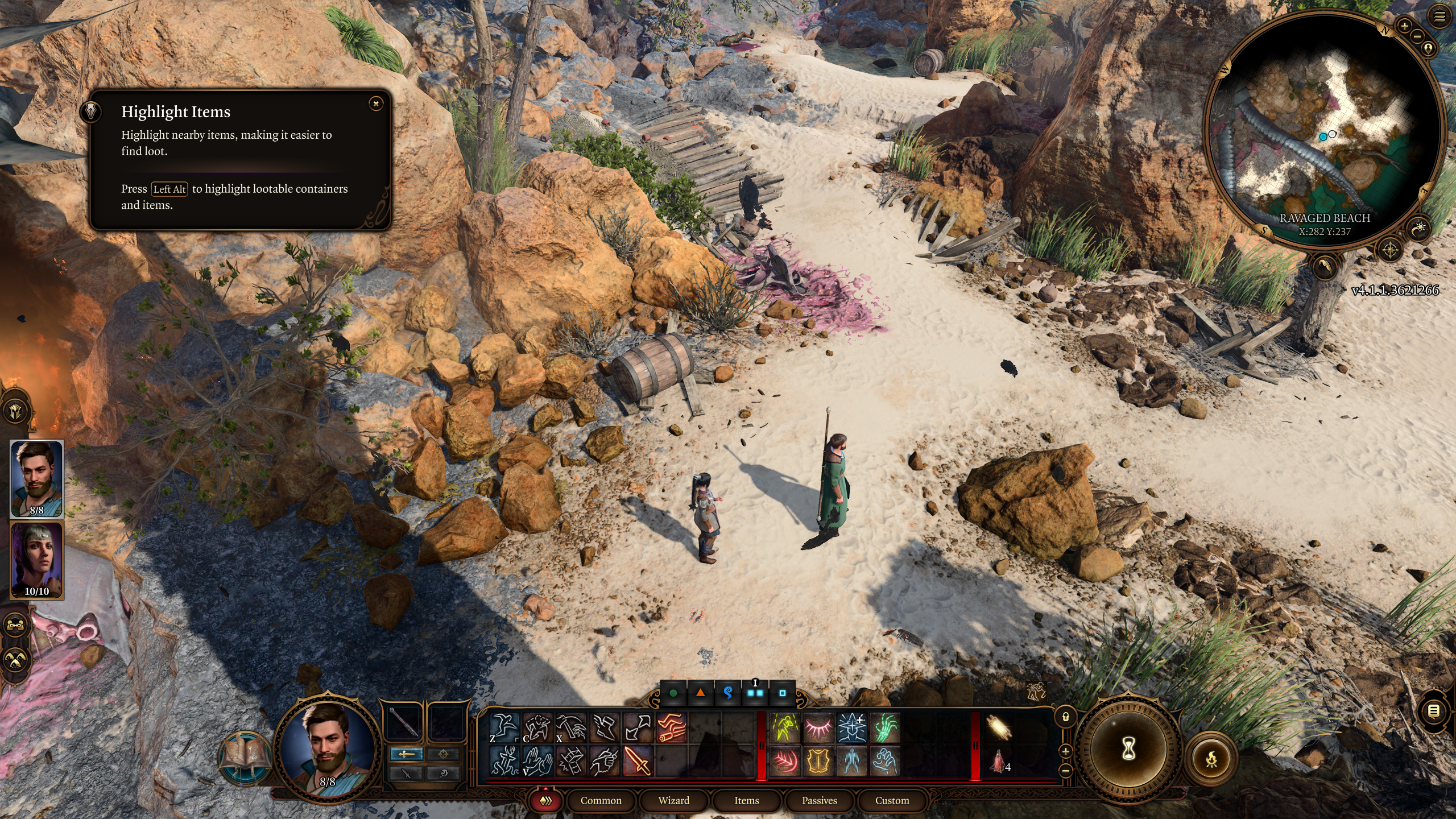Switch to the Wizard hotbar tab

click(x=673, y=800)
